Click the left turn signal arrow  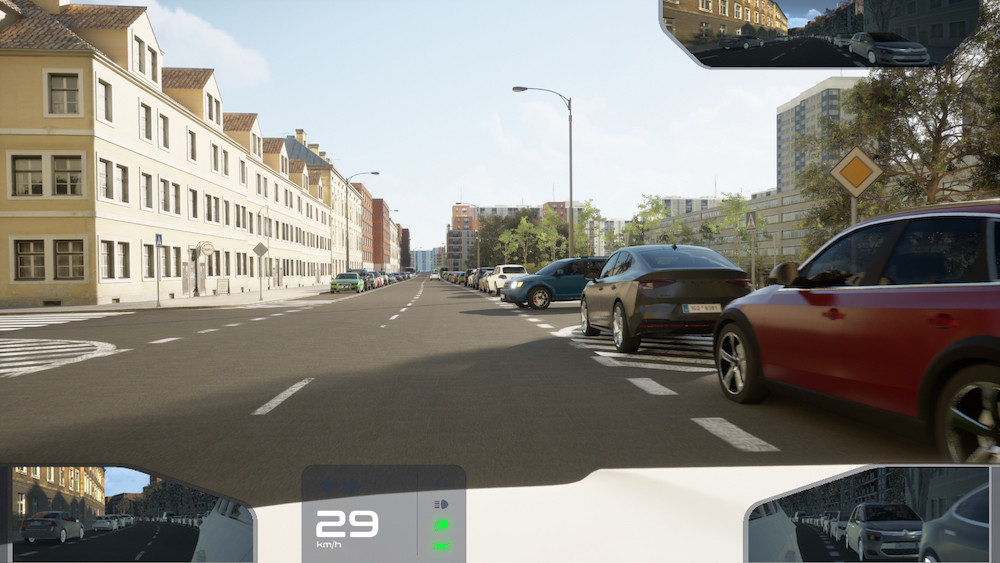point(328,487)
